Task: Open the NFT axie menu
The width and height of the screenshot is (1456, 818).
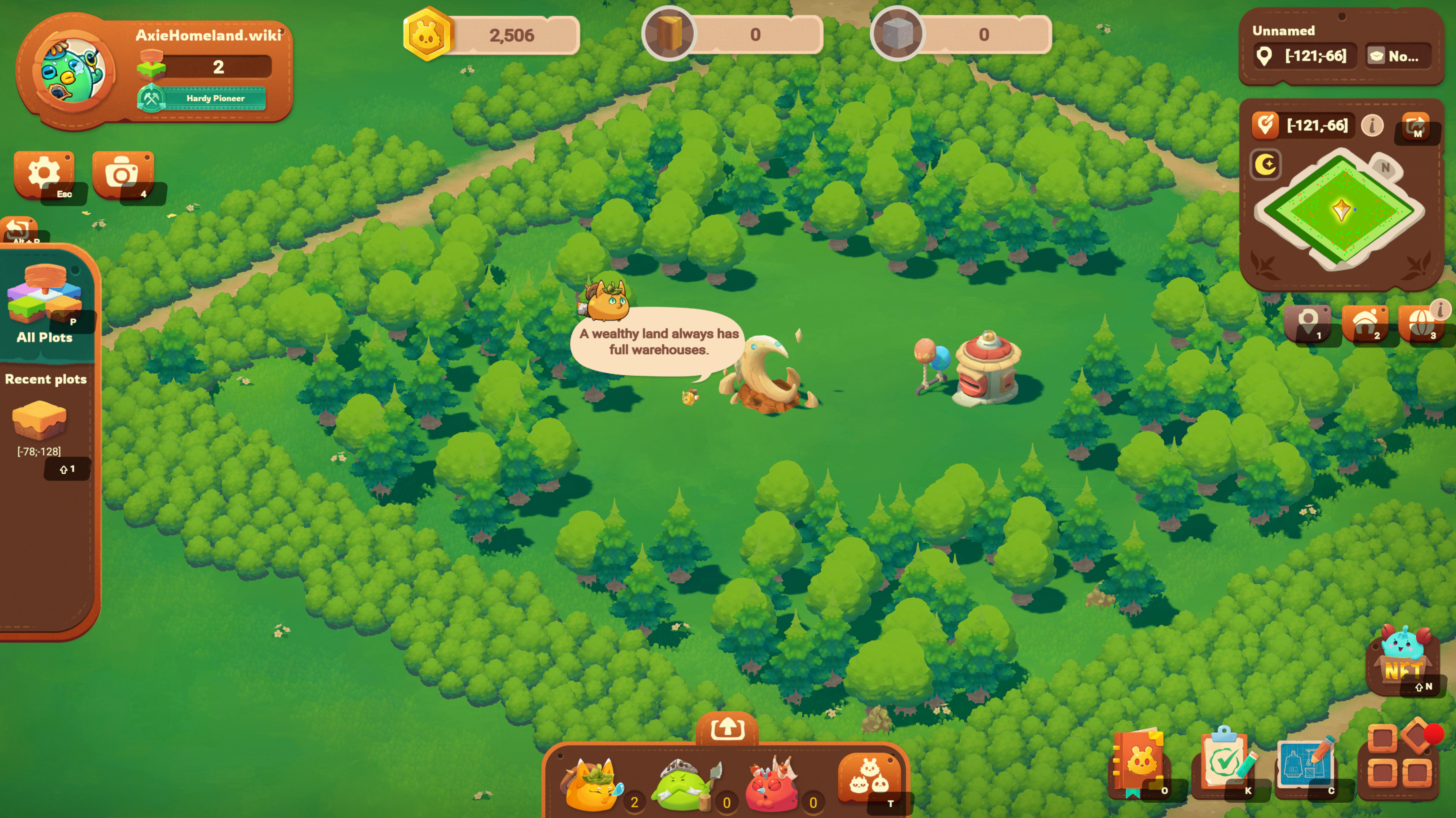Action: point(1404,659)
